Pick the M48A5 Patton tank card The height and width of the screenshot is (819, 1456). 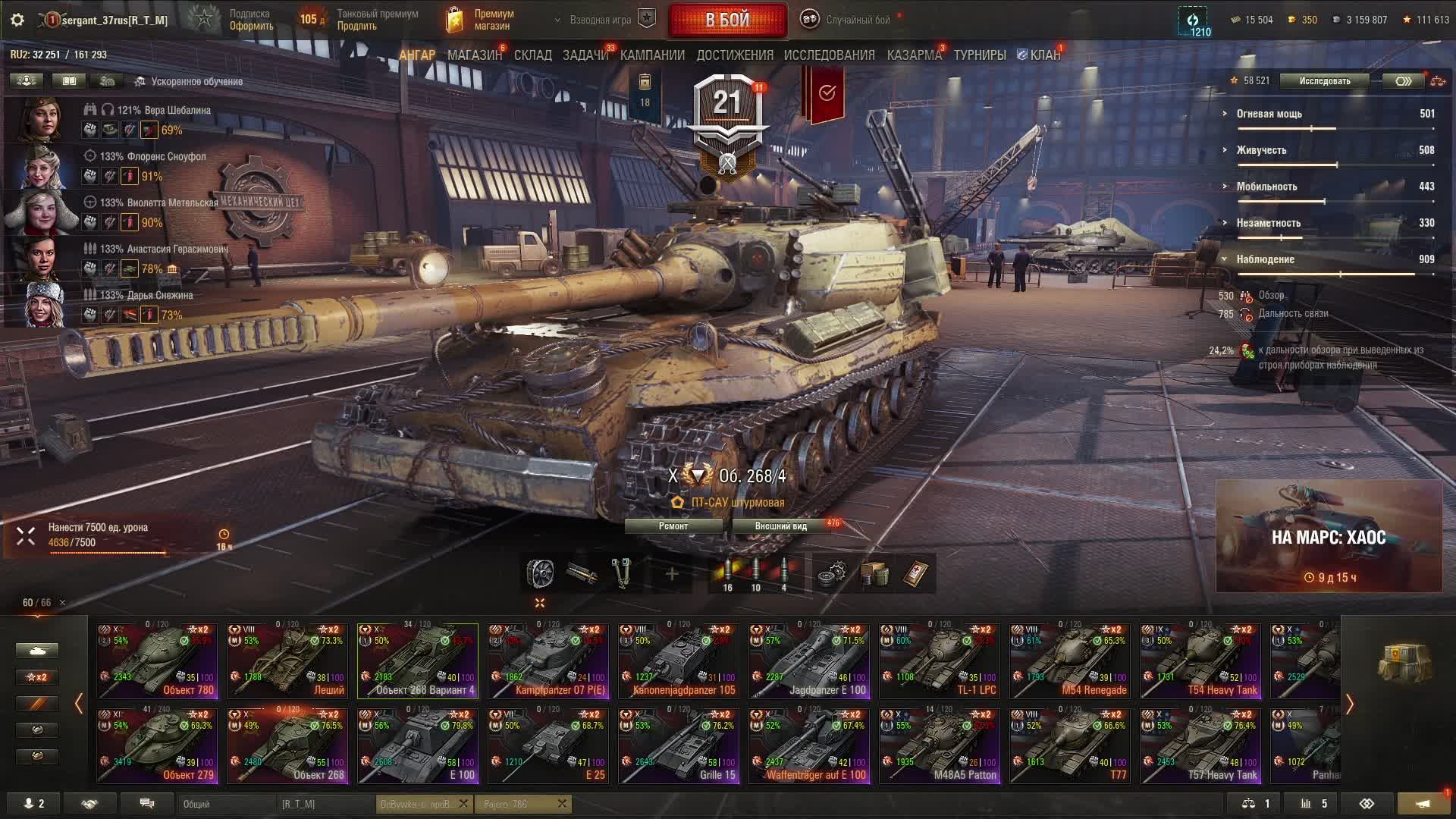940,745
